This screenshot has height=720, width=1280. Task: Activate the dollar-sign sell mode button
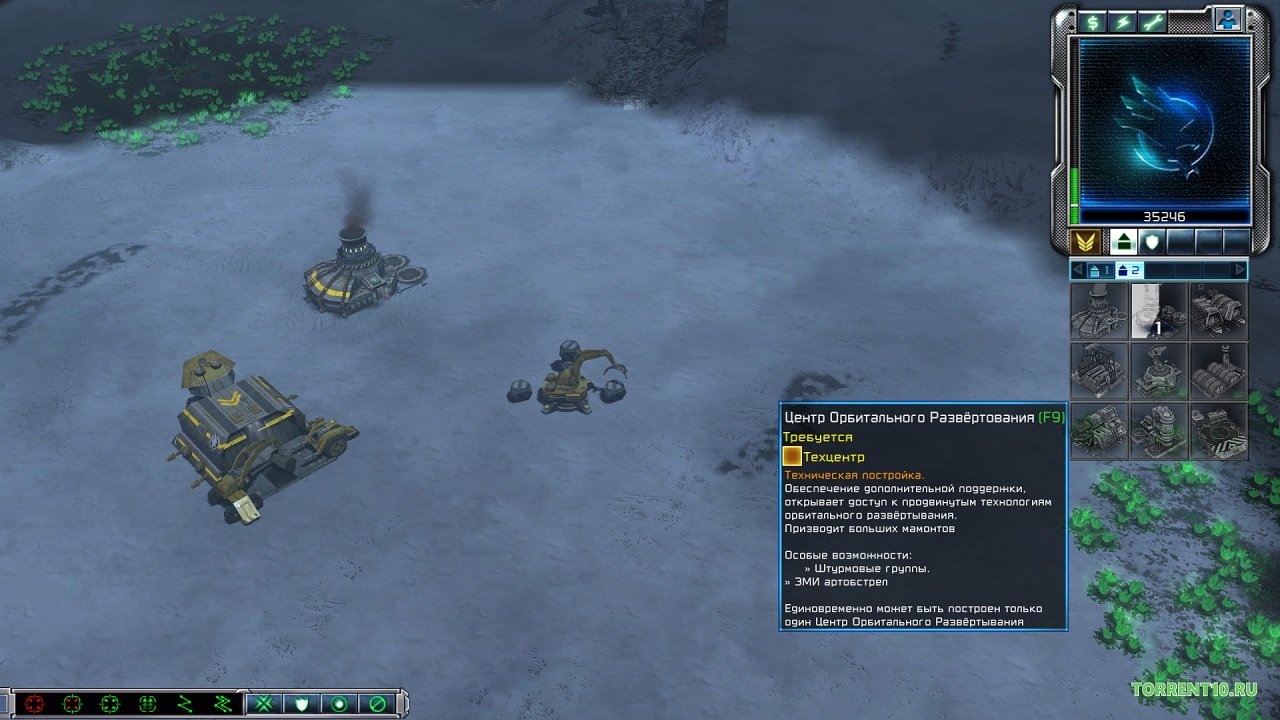[1093, 22]
